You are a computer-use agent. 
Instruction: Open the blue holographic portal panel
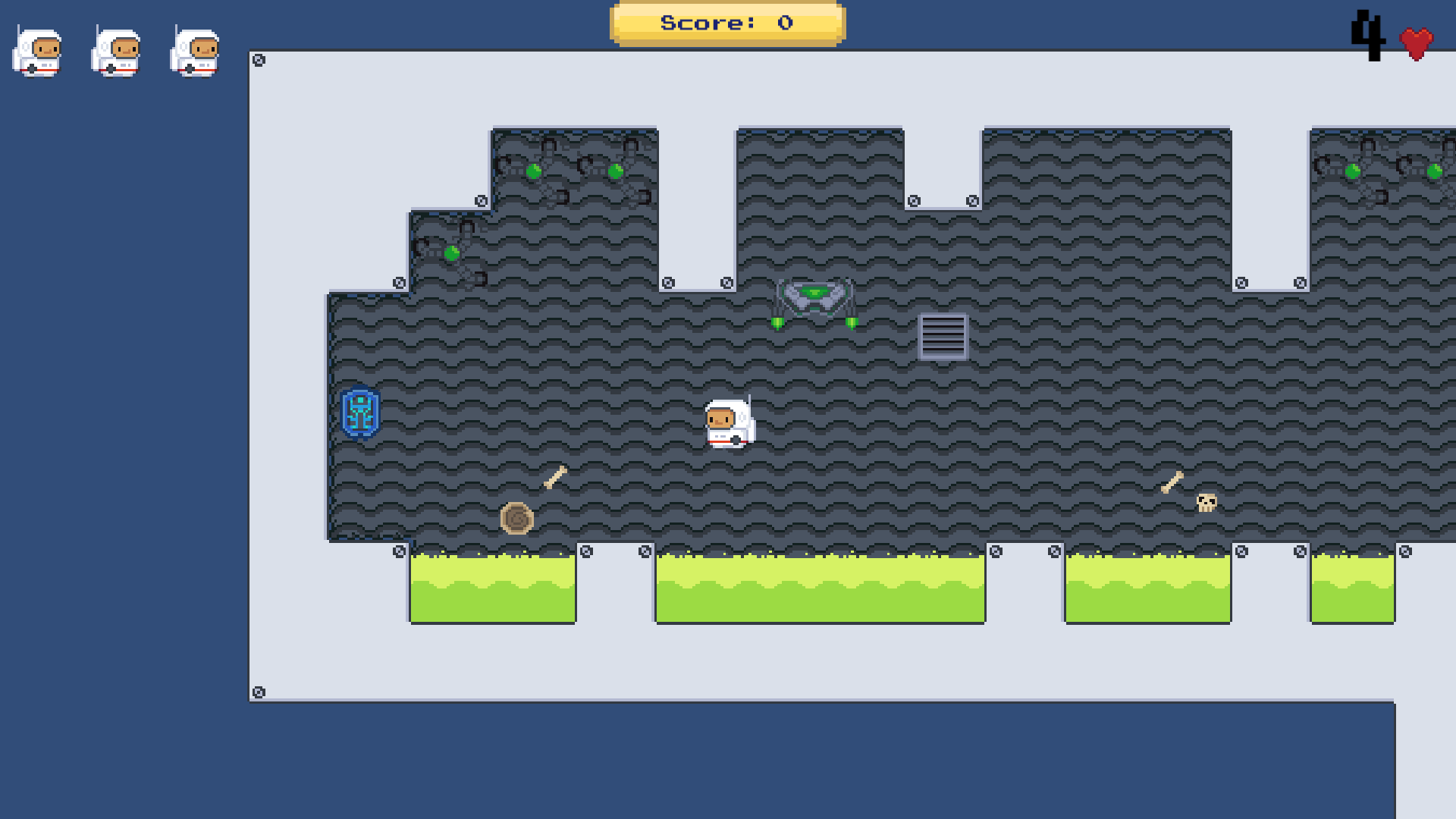coord(359,413)
